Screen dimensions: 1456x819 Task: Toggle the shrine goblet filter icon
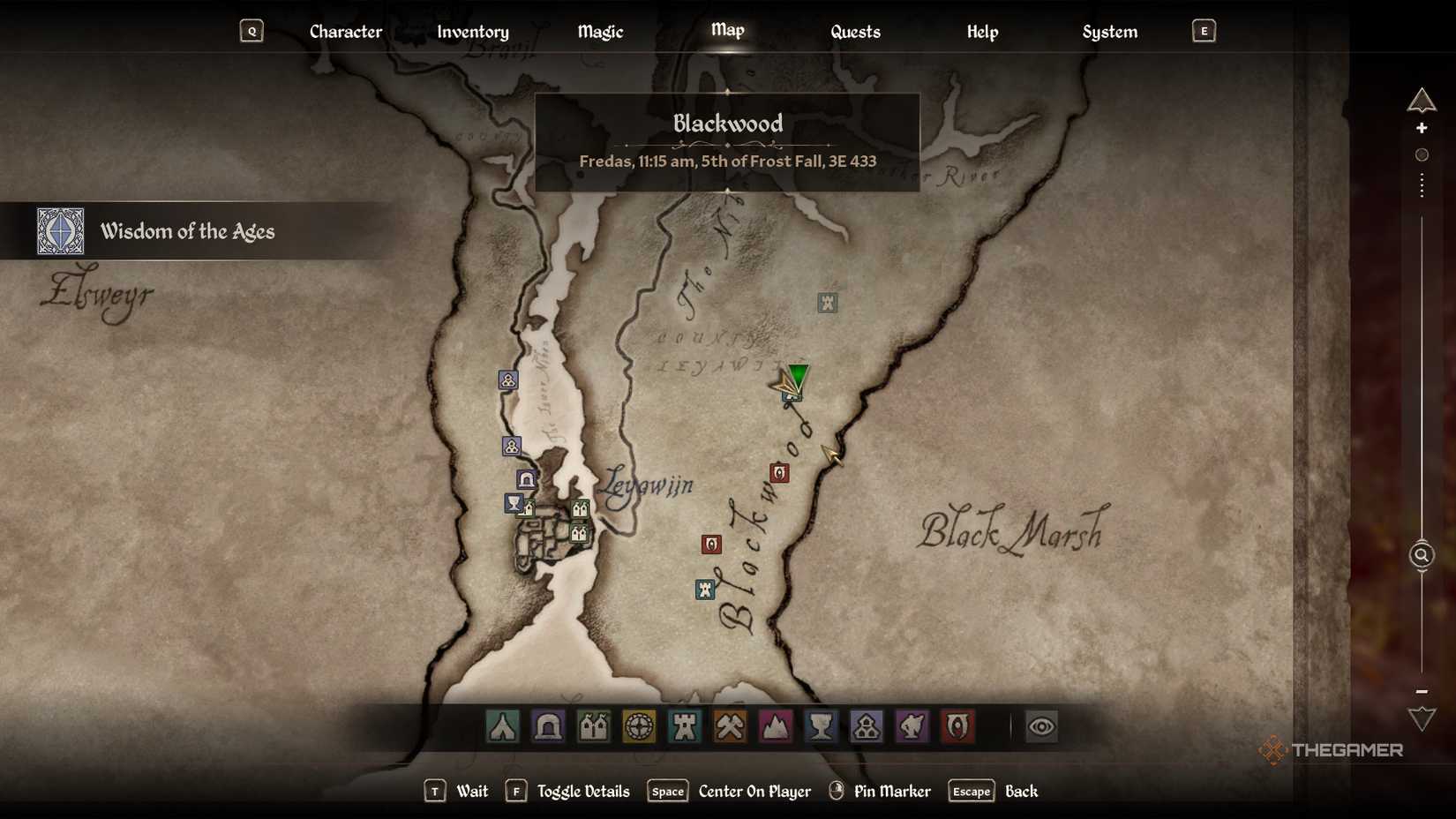[x=822, y=726]
